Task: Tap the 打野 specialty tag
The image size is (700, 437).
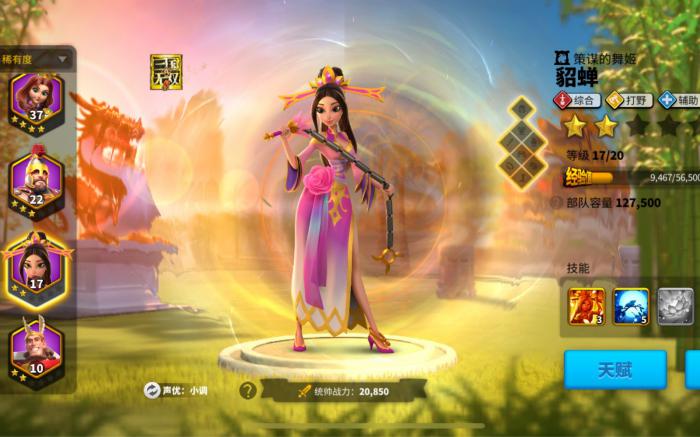Action: point(628,100)
